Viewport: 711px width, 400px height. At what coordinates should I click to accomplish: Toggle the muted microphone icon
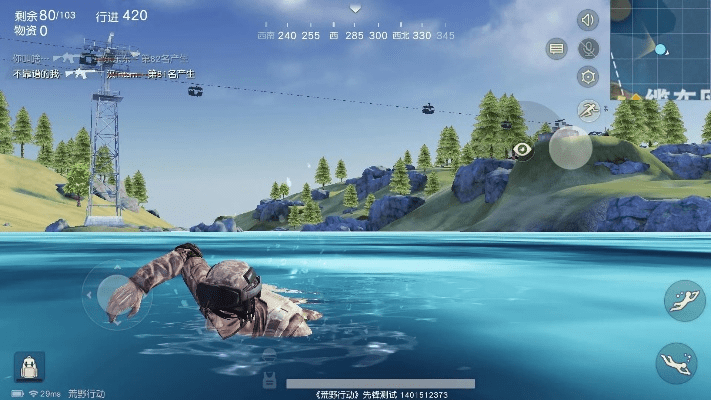588,47
